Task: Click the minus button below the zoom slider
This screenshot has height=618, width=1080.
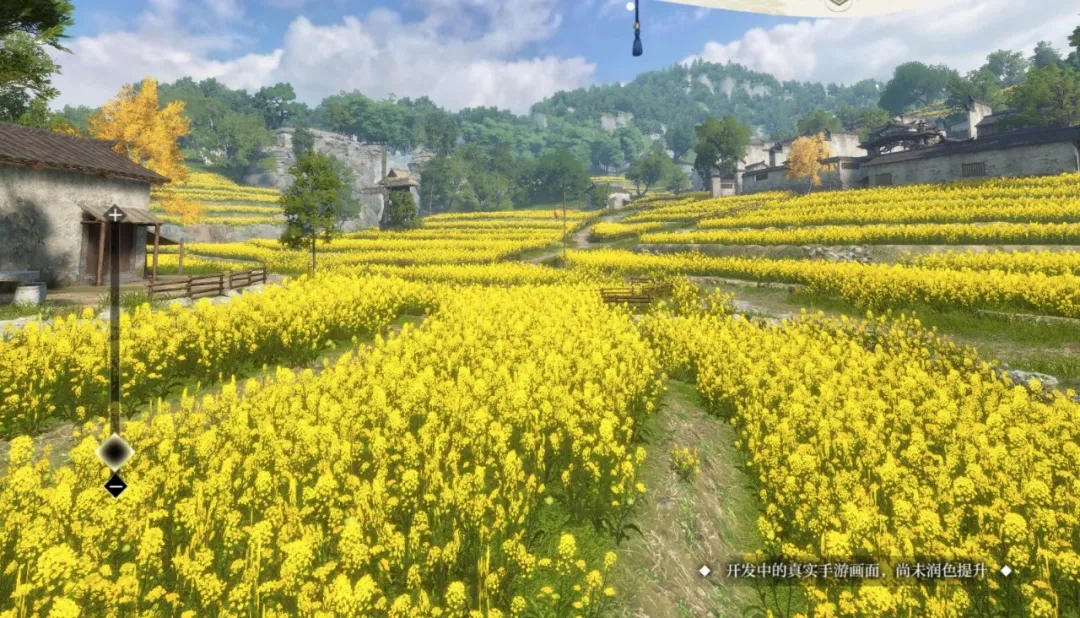Action: [x=115, y=486]
